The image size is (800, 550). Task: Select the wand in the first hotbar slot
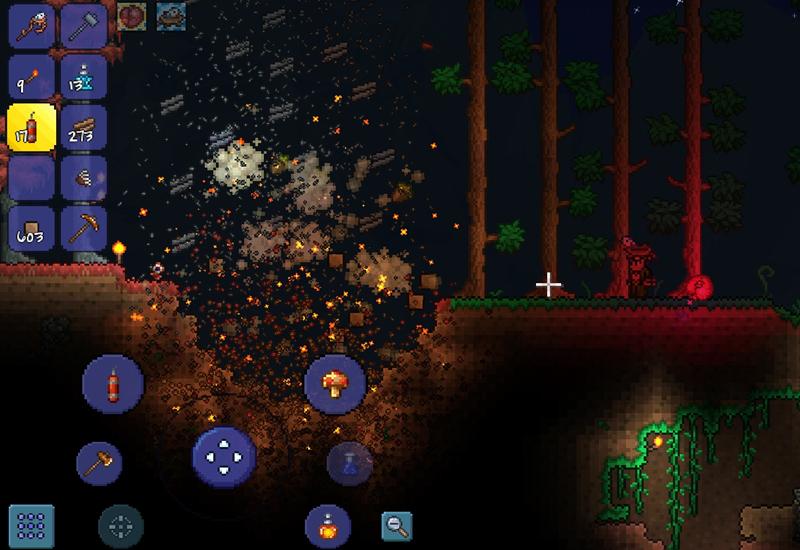tap(31, 23)
